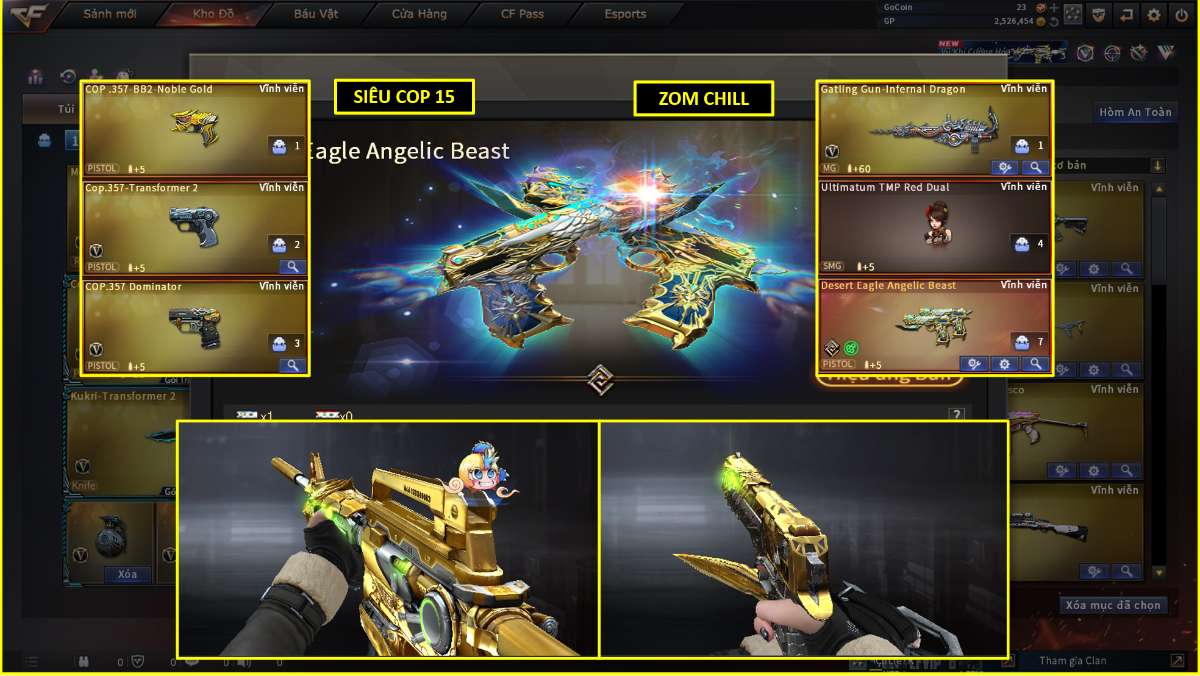Viewport: 1200px width, 676px height.
Task: Switch to the Báu Vật tab
Action: 316,15
